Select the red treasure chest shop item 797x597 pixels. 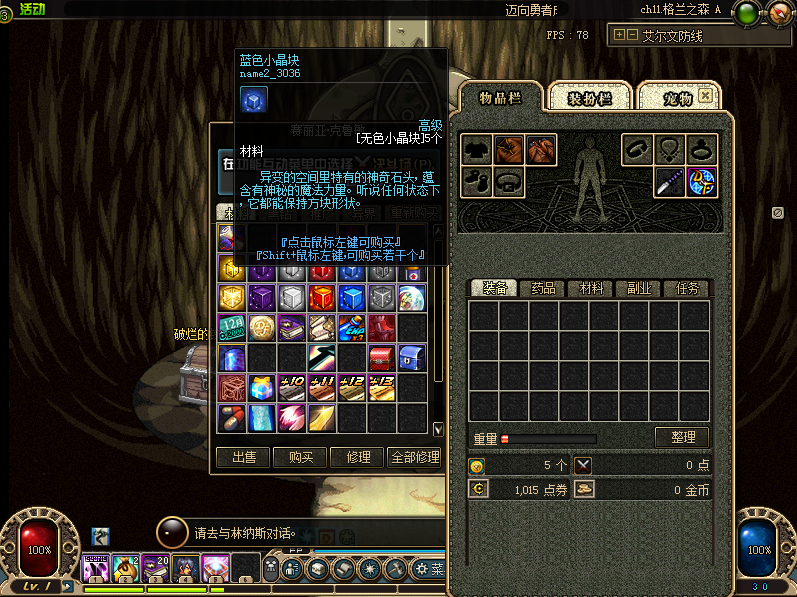tap(381, 358)
